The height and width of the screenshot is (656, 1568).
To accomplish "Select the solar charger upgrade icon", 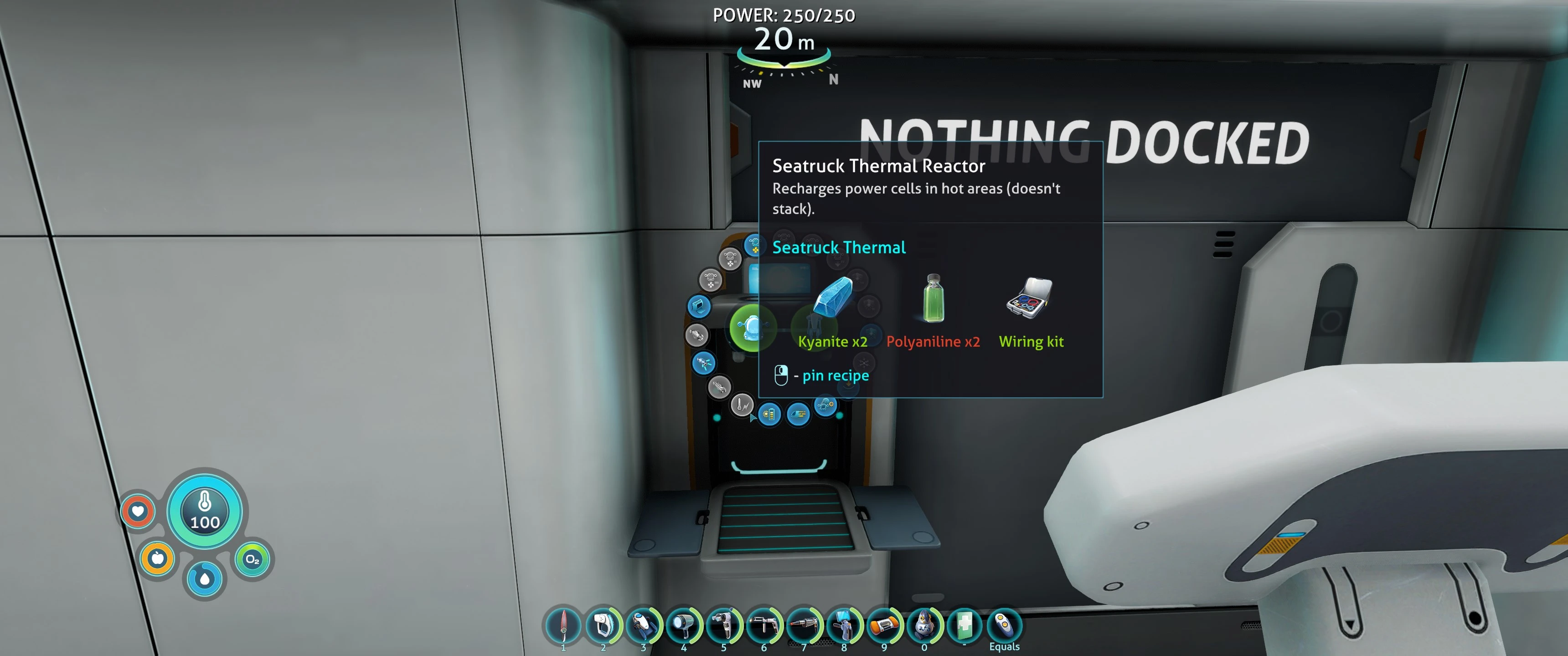I will [769, 415].
